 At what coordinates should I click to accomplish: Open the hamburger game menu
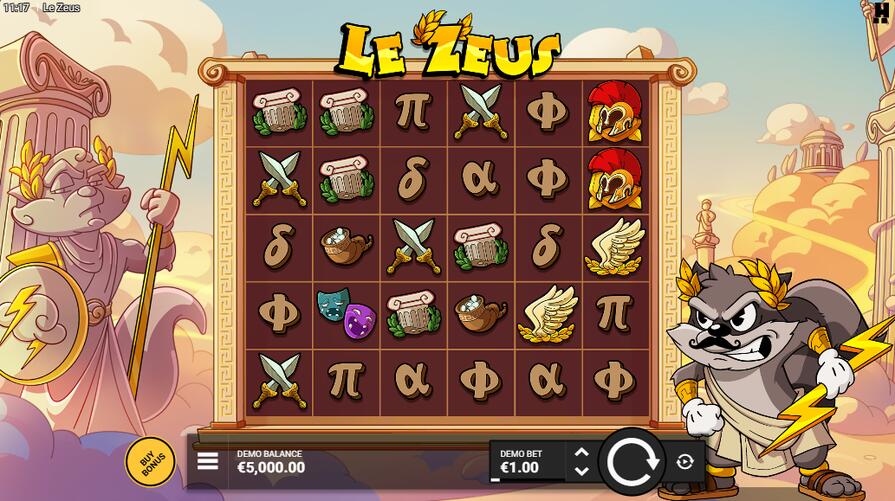click(208, 461)
